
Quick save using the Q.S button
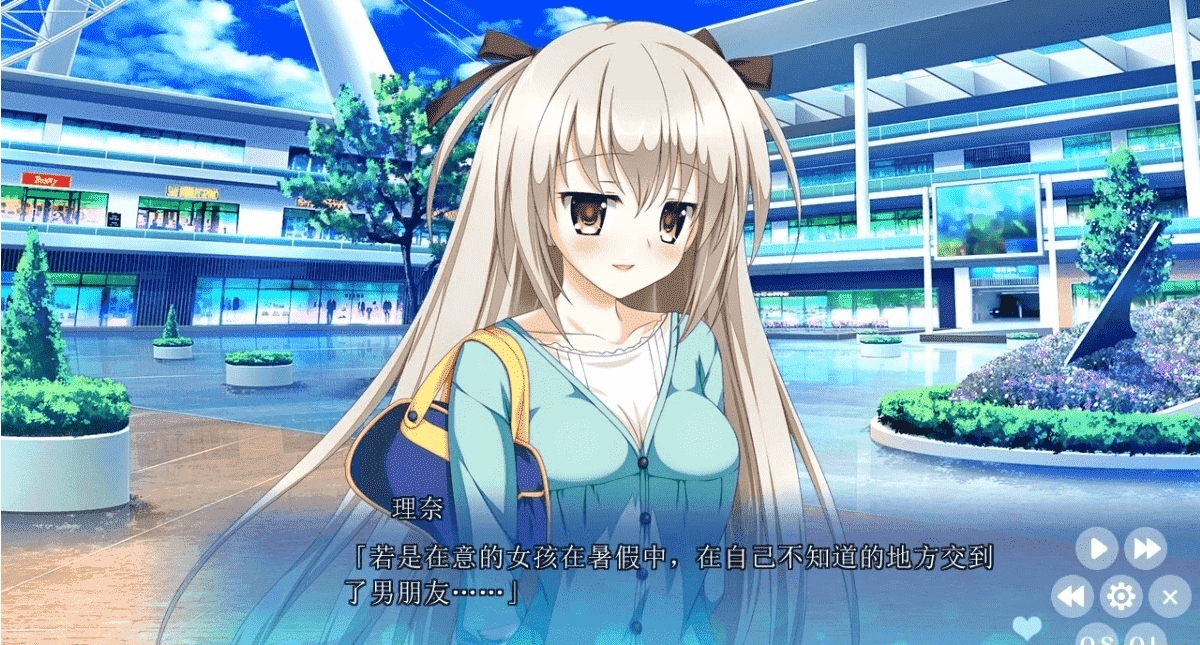pos(1097,638)
